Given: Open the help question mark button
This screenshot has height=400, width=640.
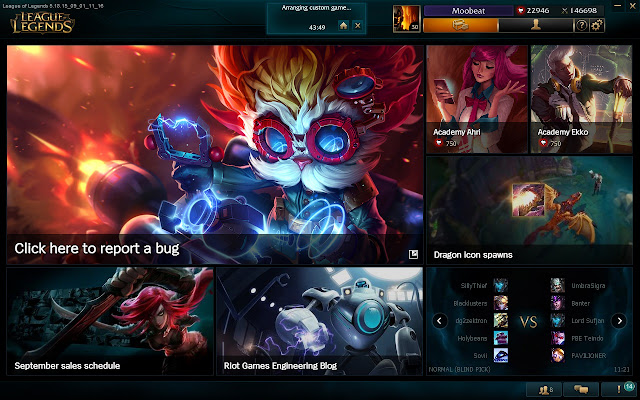Looking at the screenshot, I should pyautogui.click(x=581, y=25).
